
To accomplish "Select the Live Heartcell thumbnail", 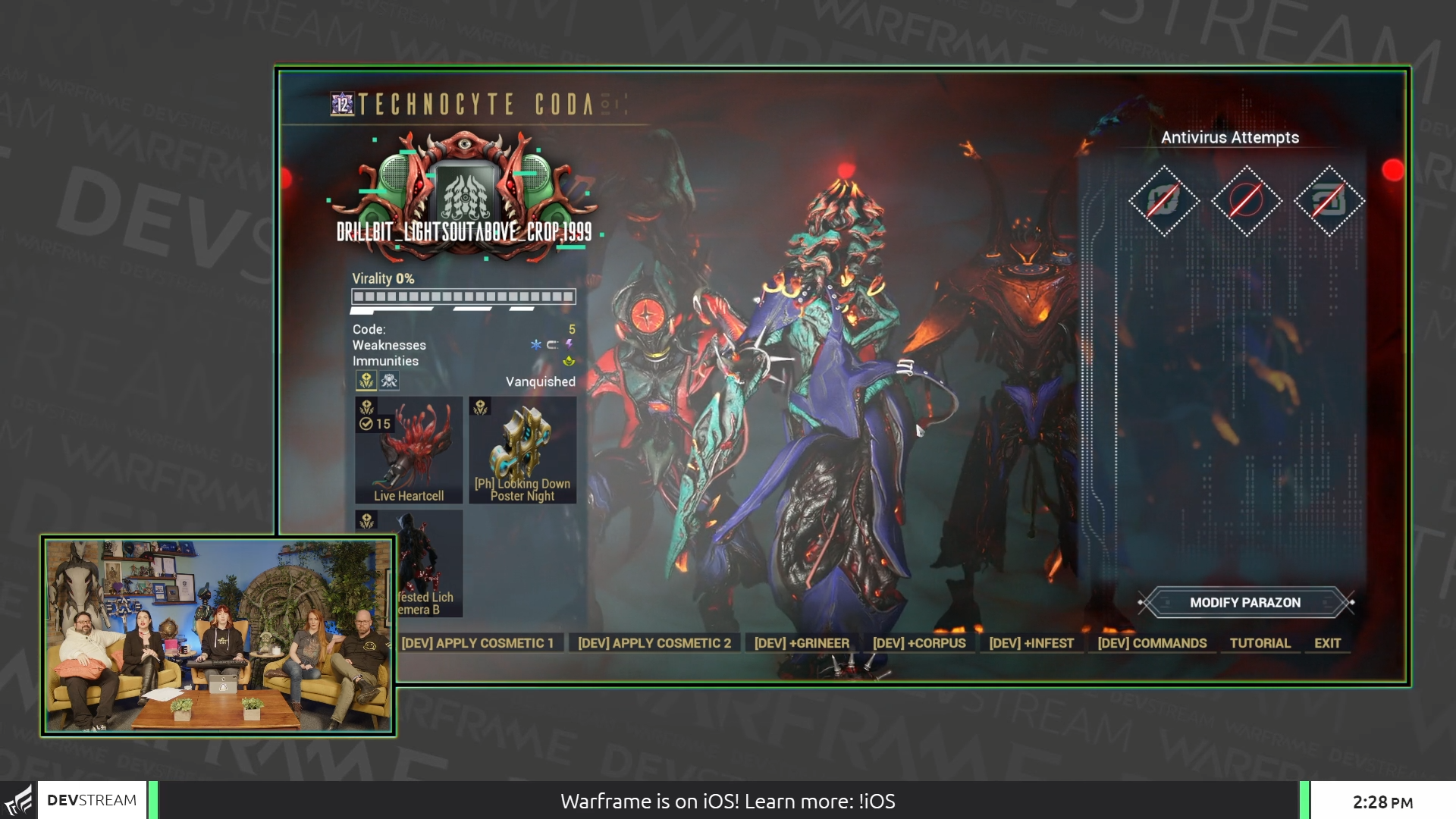I will point(409,450).
